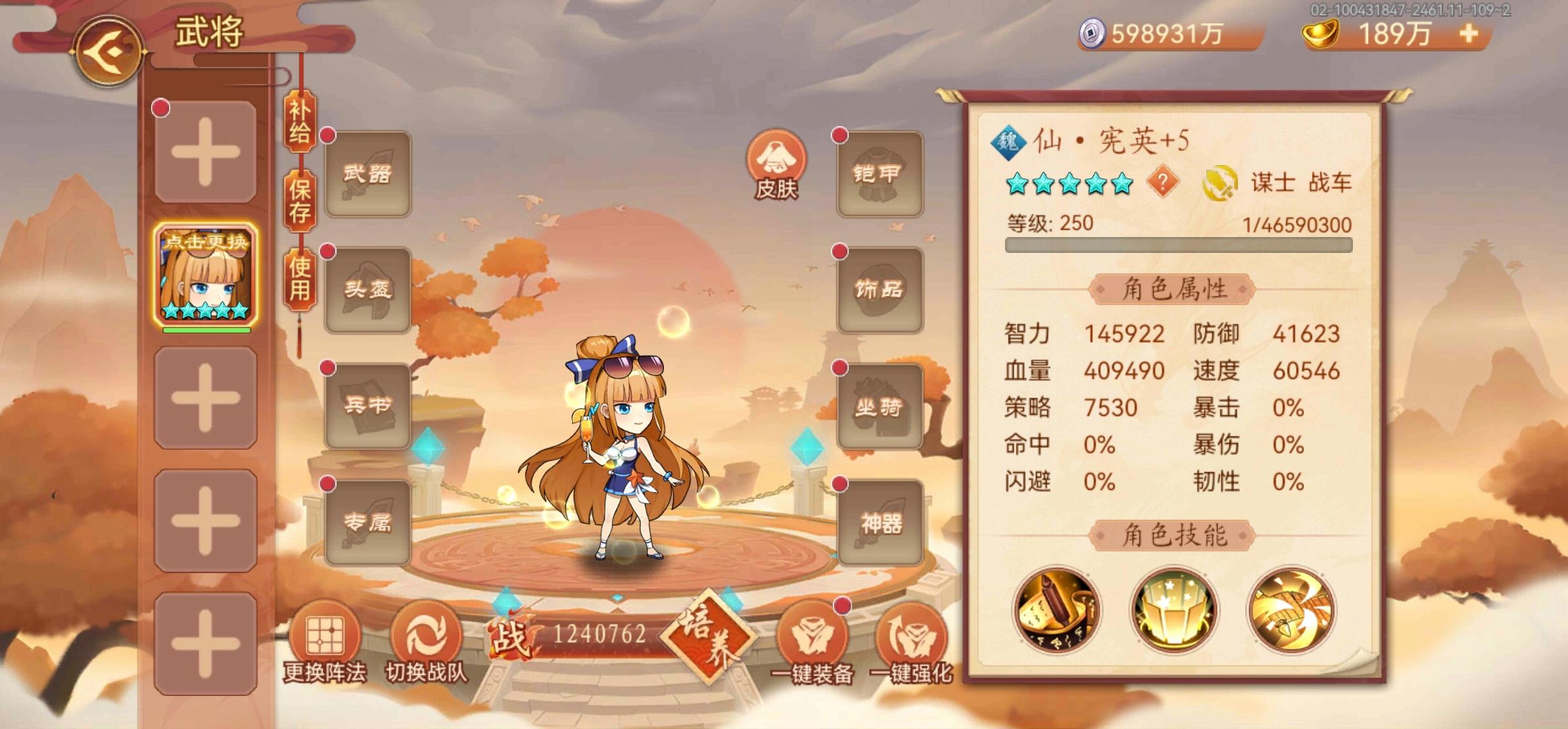Click 使用 to use the hero
The image size is (1568, 729).
pyautogui.click(x=300, y=285)
